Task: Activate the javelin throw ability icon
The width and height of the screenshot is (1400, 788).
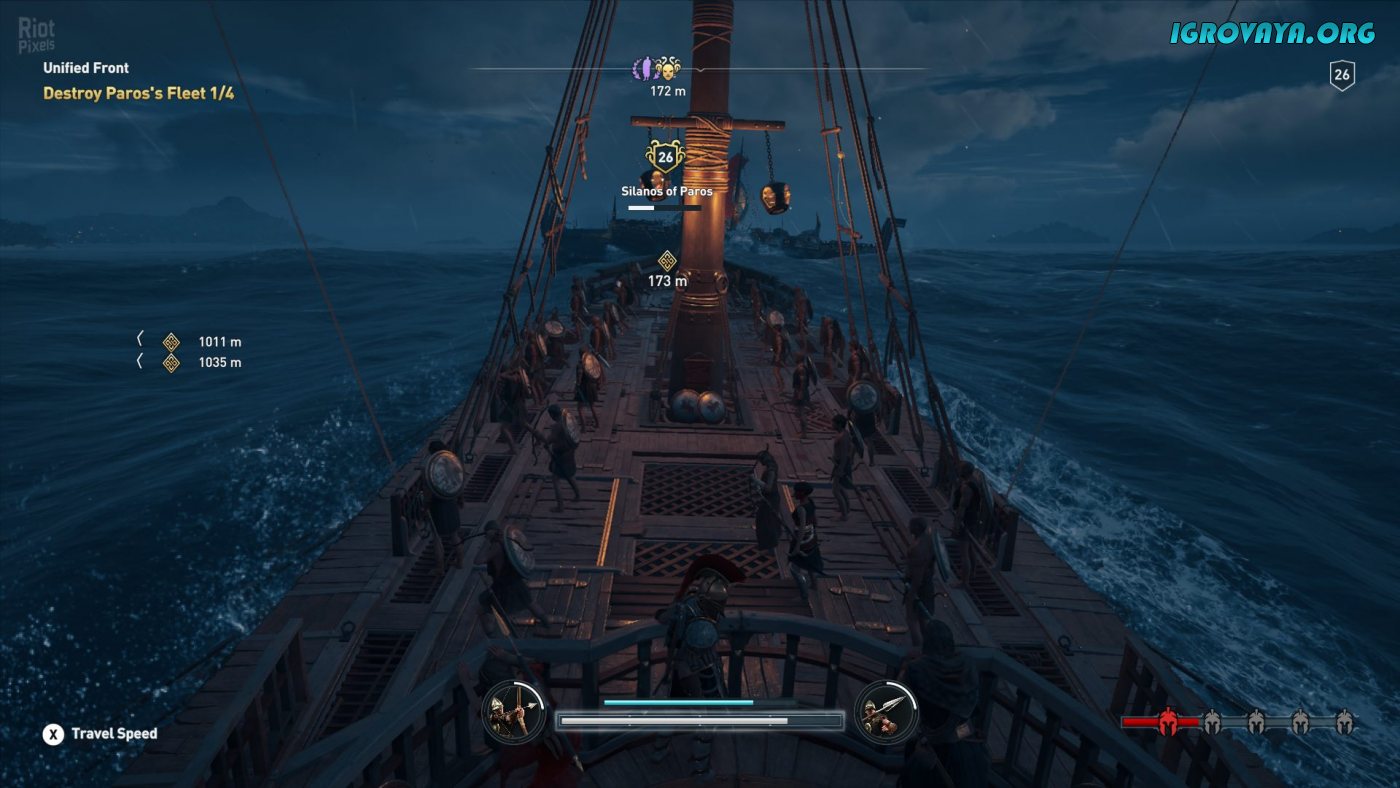Action: point(886,712)
